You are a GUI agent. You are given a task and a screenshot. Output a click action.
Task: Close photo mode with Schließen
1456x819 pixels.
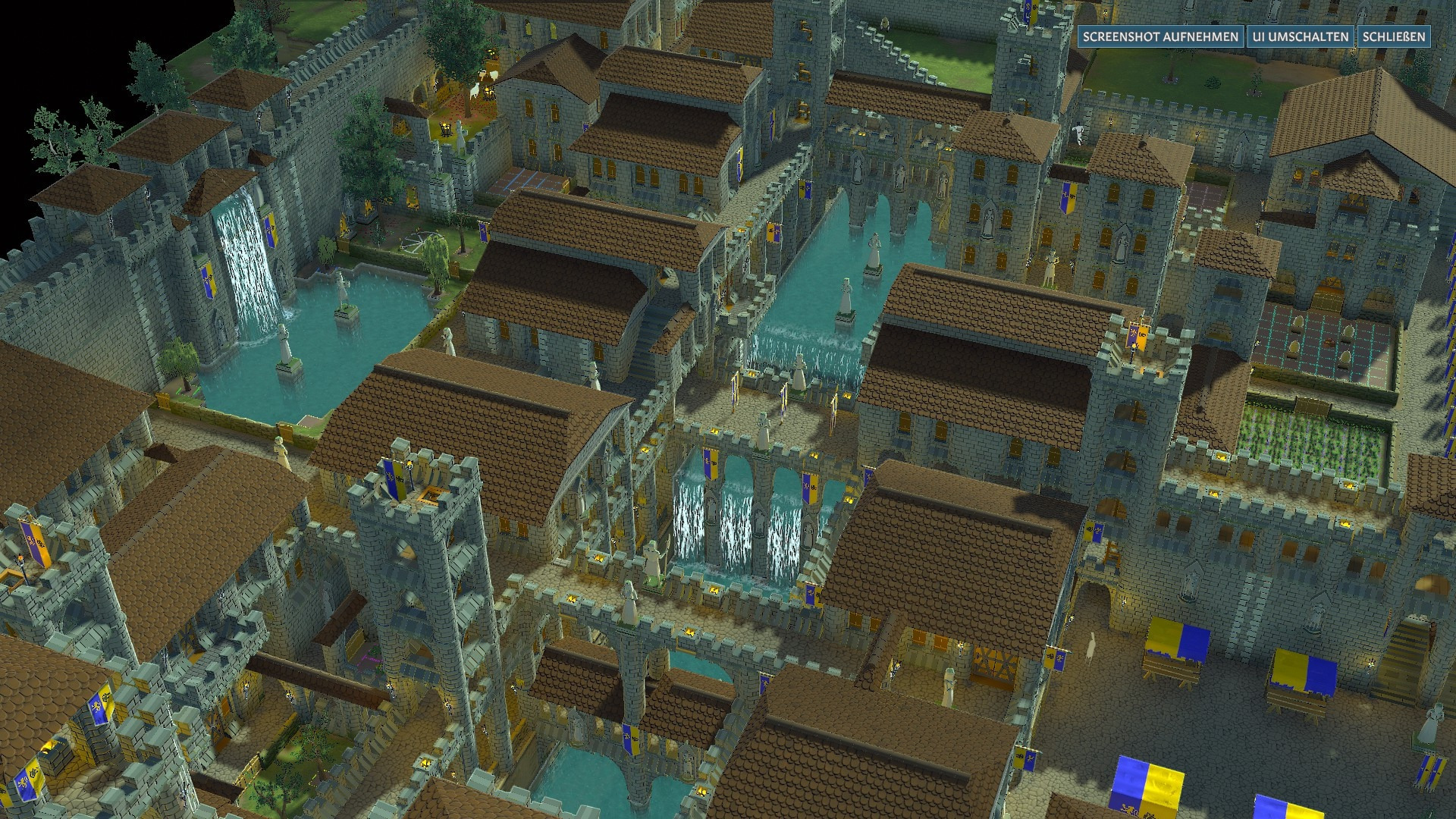coord(1394,36)
